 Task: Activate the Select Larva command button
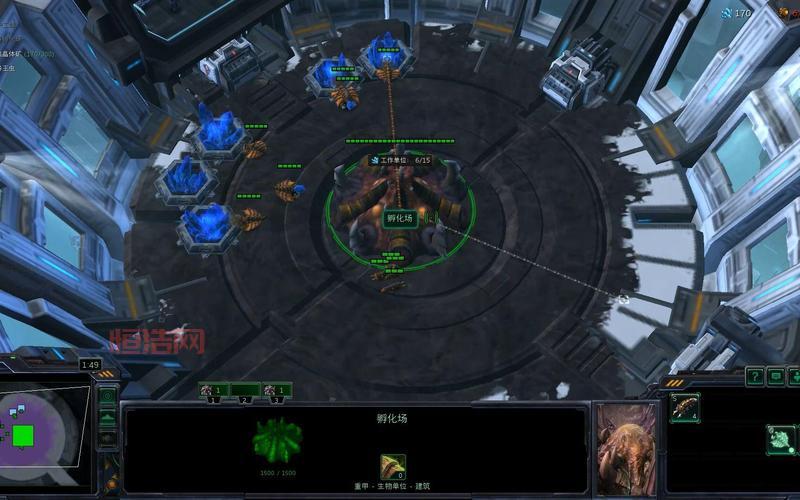[684, 407]
